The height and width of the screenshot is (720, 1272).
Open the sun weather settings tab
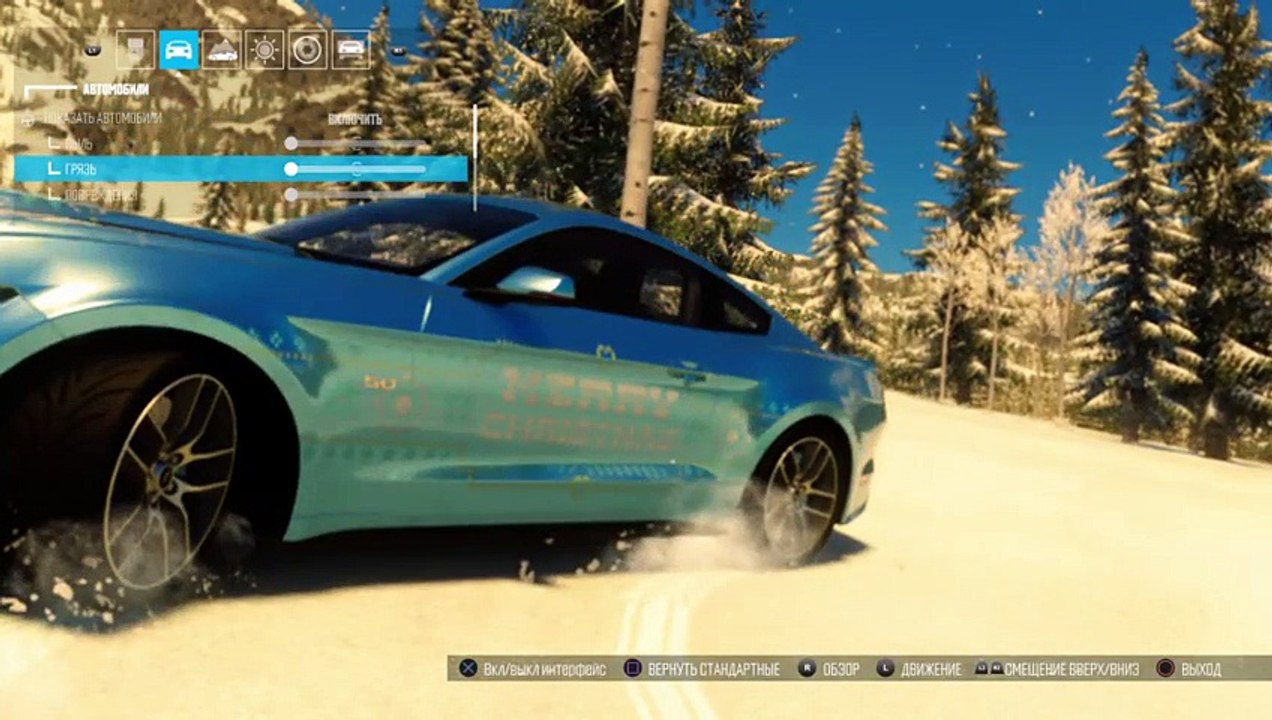[x=264, y=49]
